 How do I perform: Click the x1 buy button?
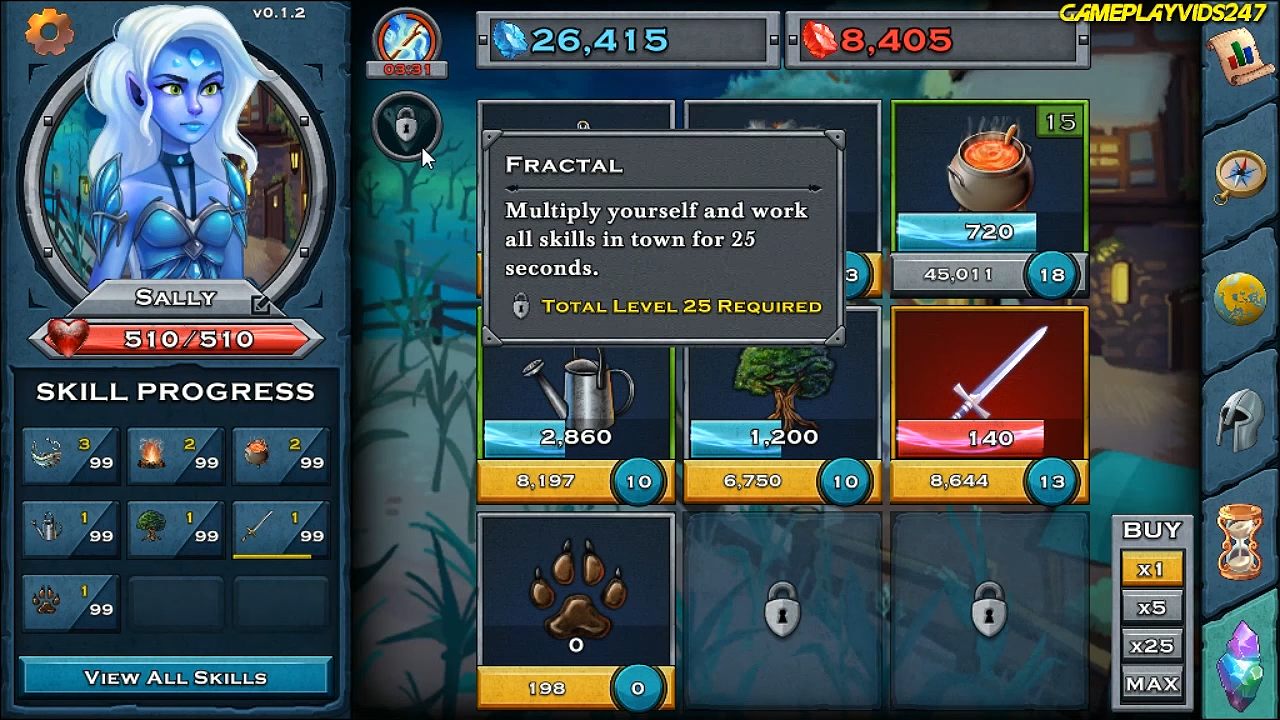pos(1152,568)
